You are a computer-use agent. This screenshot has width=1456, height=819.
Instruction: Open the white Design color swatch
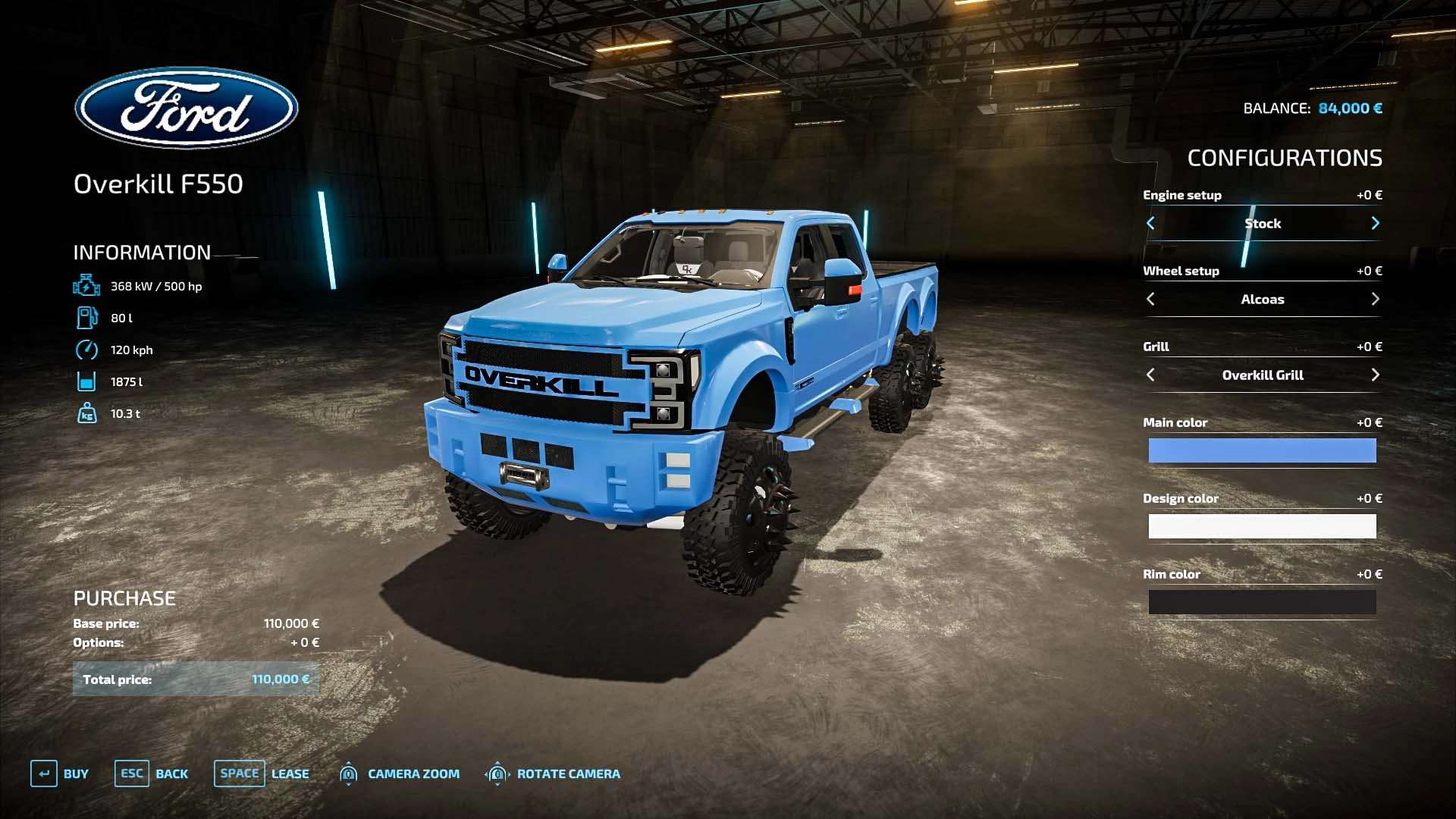coord(1262,526)
